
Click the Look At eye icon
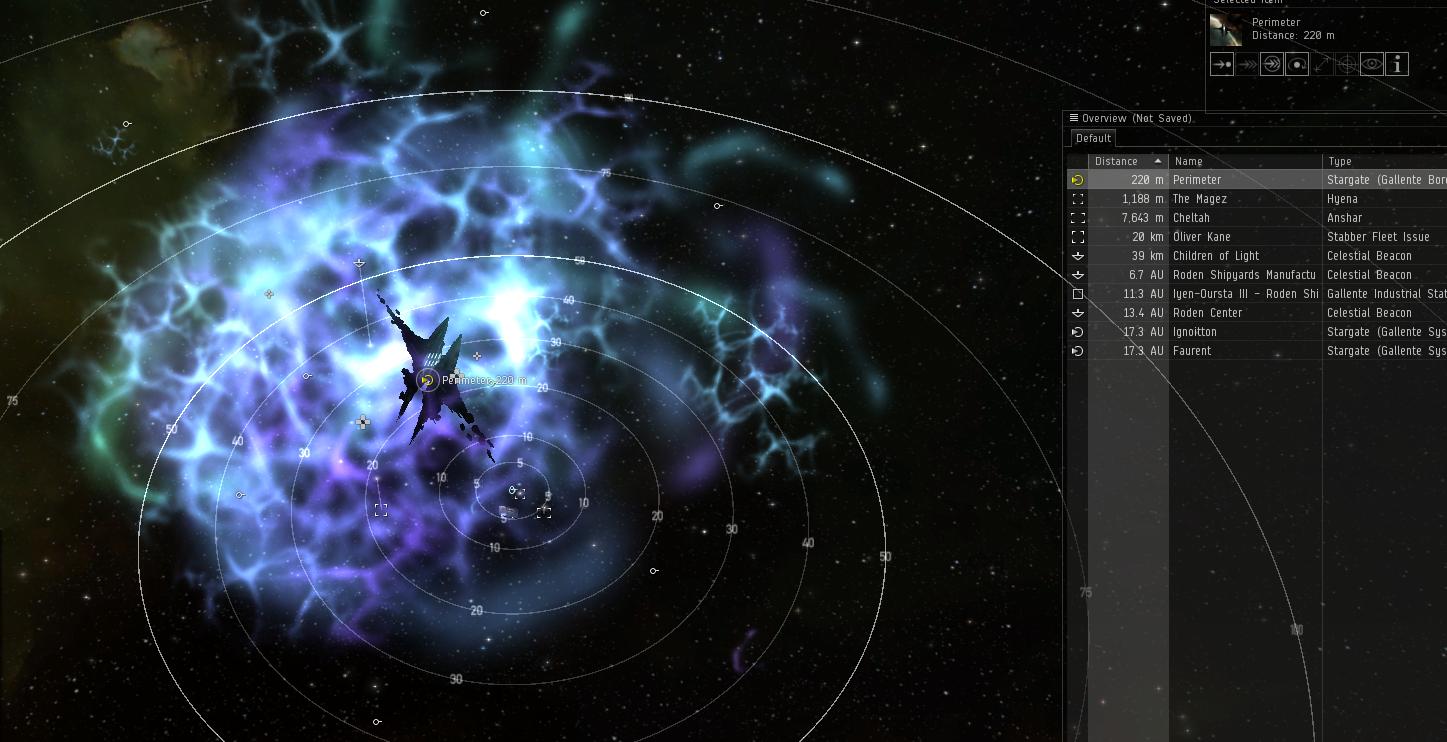click(x=1372, y=65)
